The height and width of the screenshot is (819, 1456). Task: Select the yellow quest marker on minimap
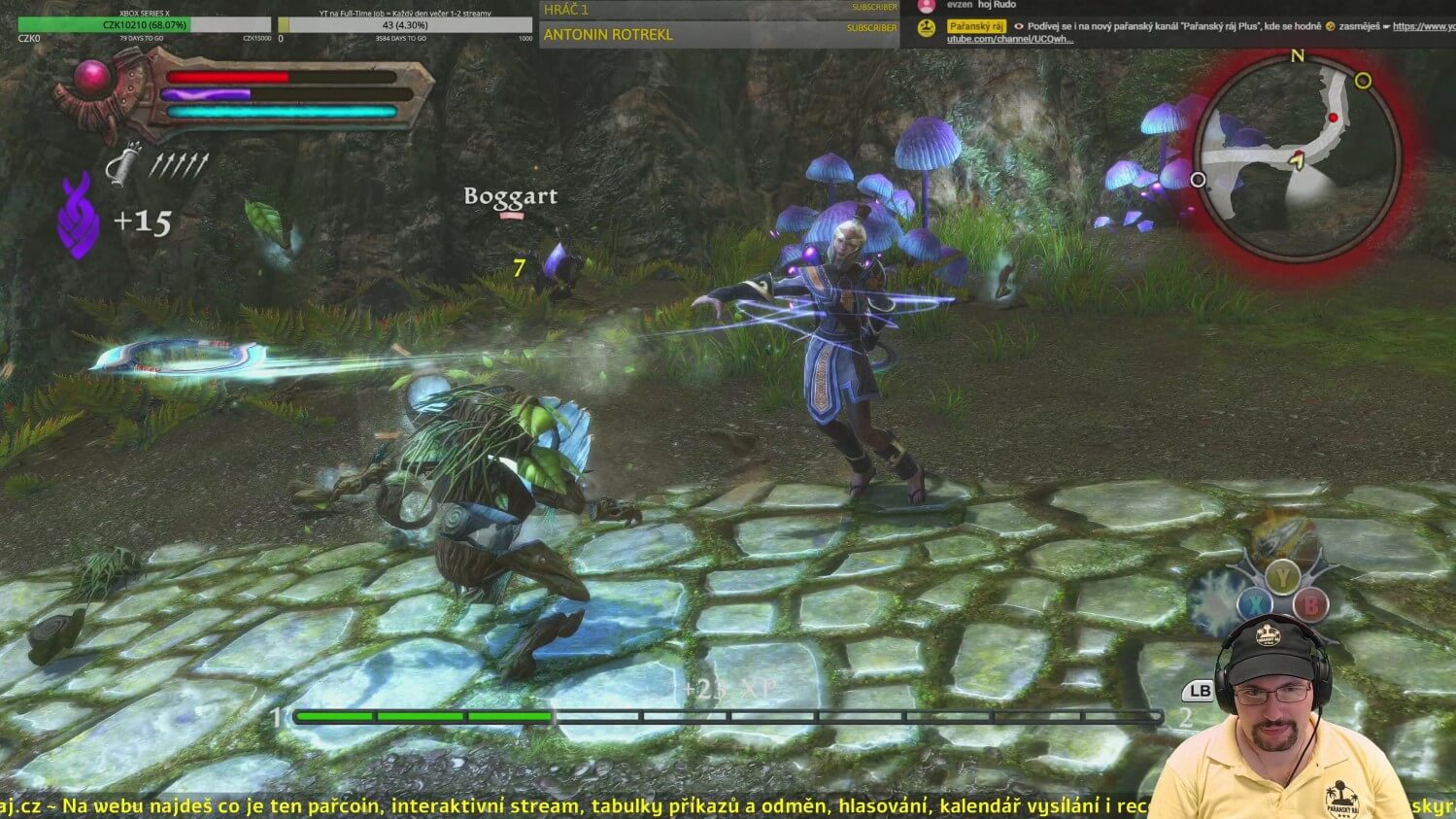1363,81
